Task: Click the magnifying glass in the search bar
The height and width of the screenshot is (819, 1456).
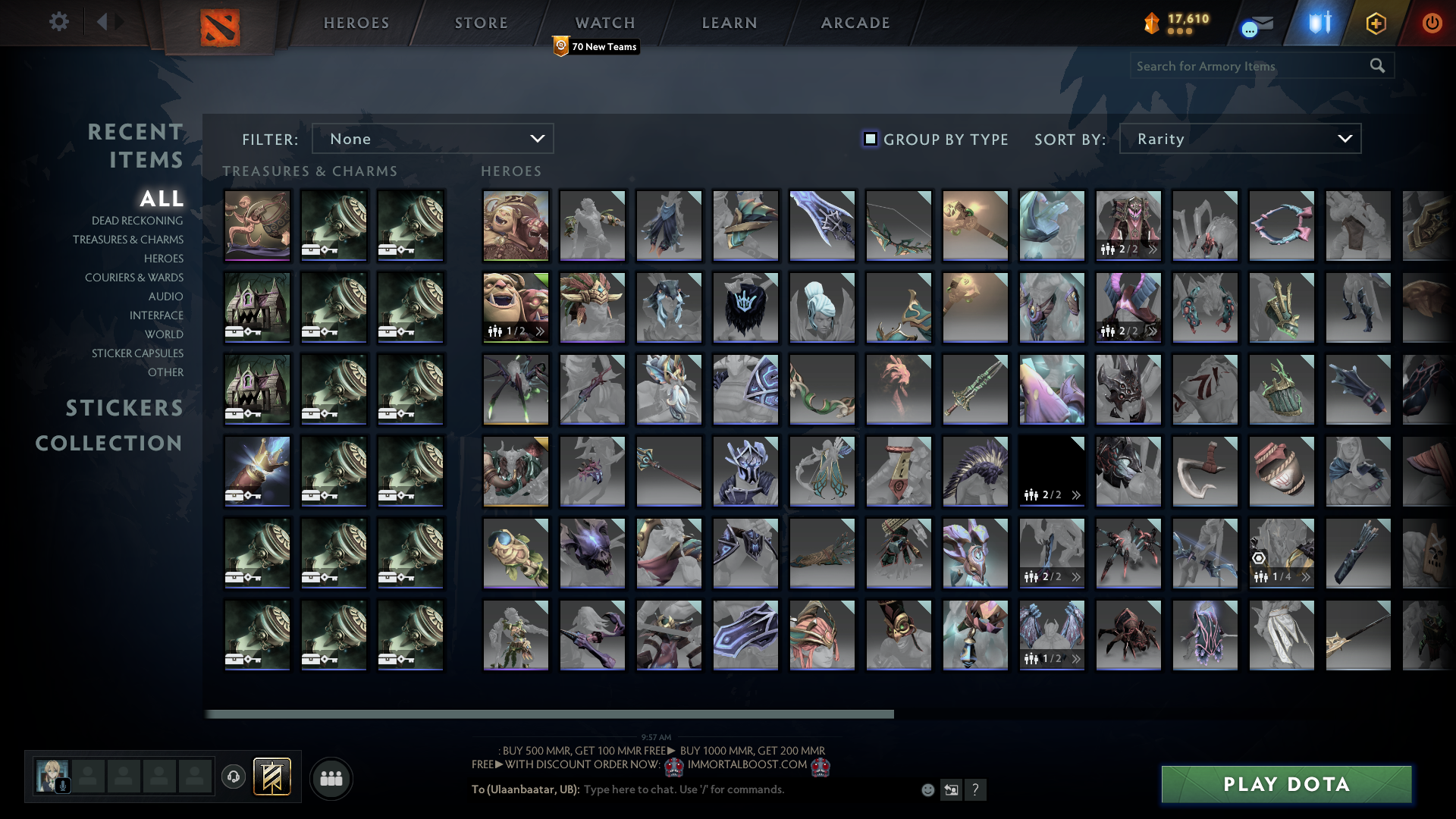Action: point(1377,66)
